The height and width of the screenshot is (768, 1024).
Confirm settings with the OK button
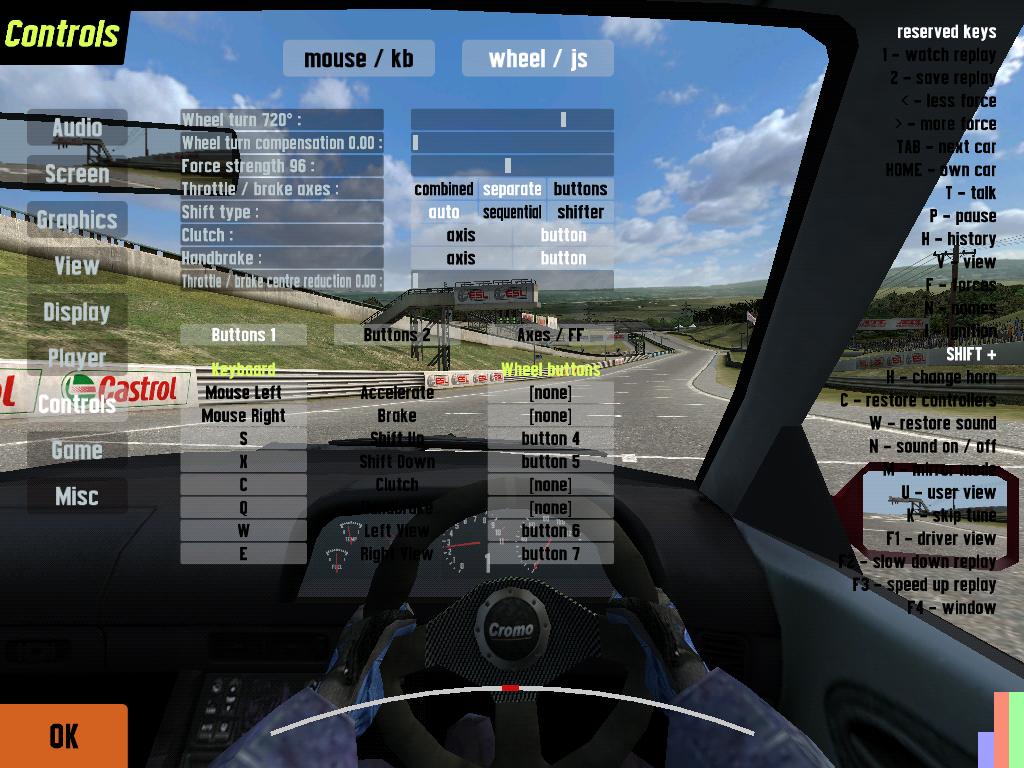pos(64,736)
